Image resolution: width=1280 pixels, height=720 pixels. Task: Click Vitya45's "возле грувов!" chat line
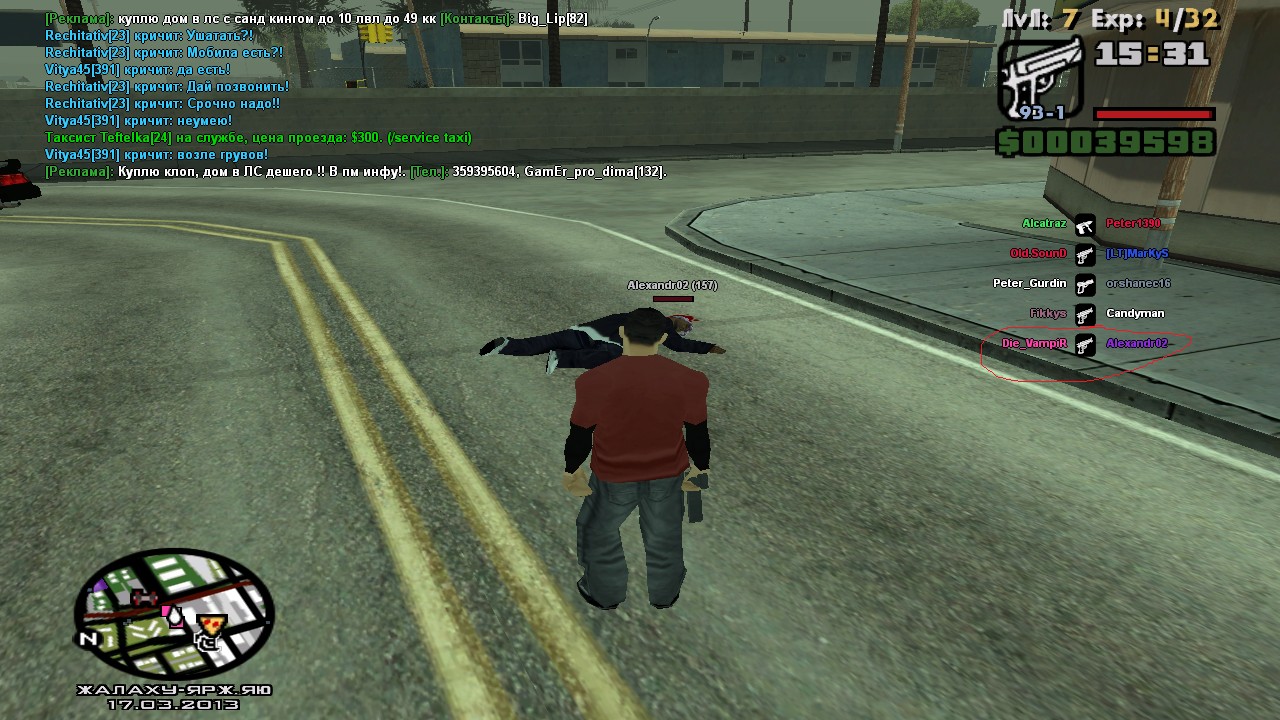156,155
